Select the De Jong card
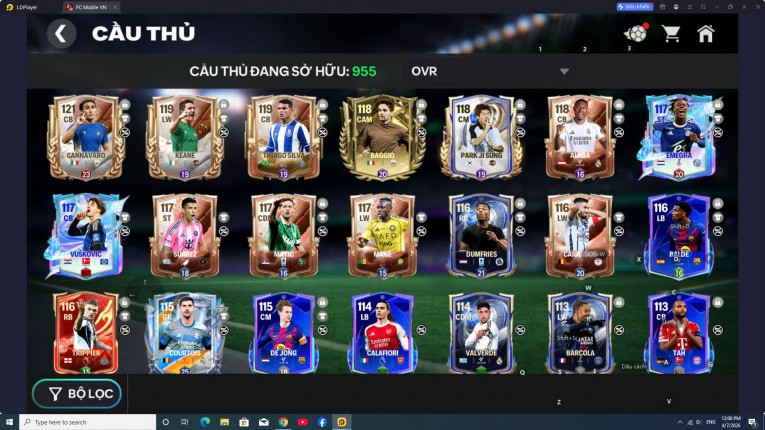 (x=284, y=333)
